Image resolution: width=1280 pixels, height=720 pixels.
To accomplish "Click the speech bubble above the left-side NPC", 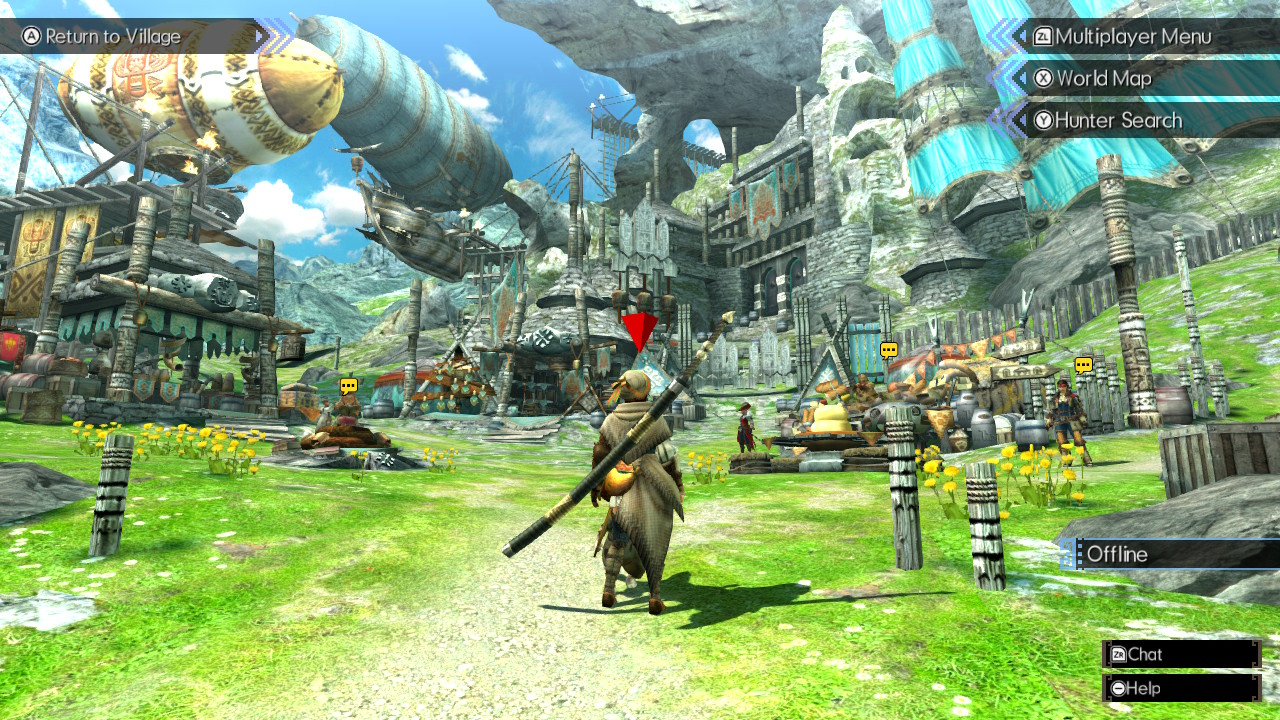I will click(x=348, y=385).
